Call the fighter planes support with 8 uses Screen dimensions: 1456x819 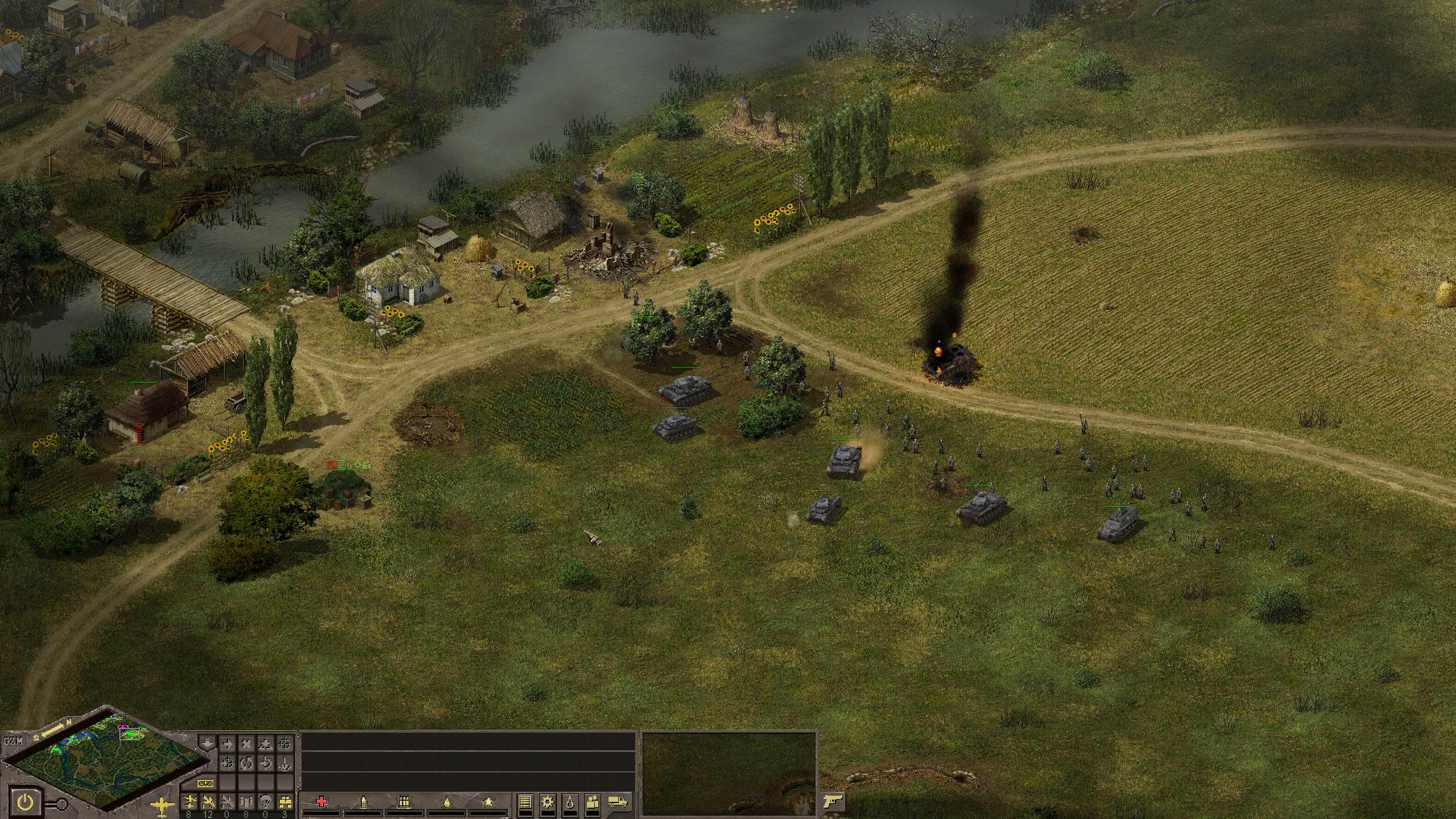tap(188, 802)
